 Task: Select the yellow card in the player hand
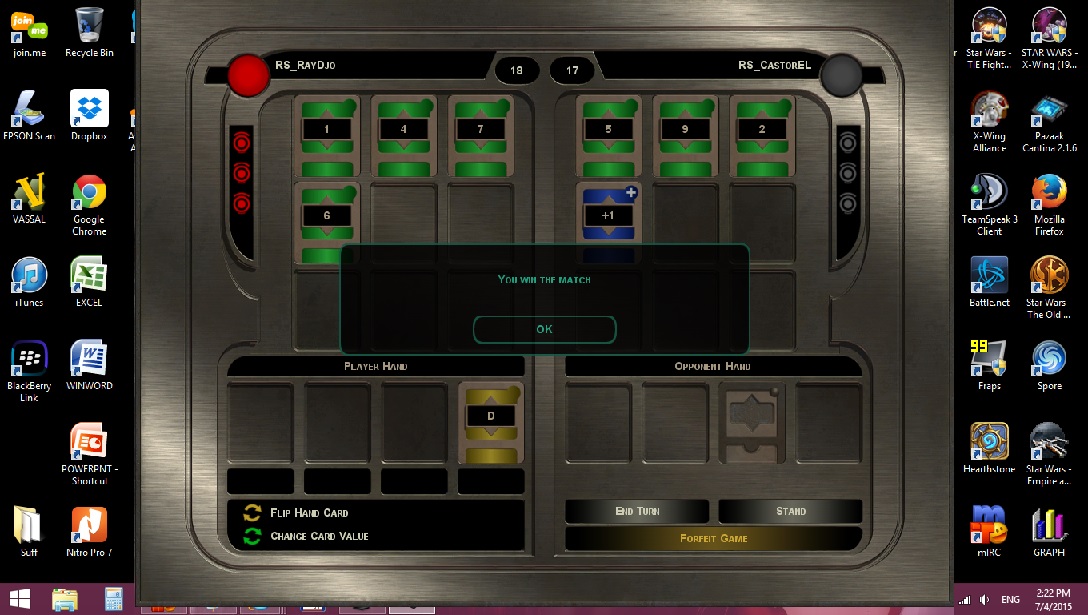pyautogui.click(x=491, y=421)
